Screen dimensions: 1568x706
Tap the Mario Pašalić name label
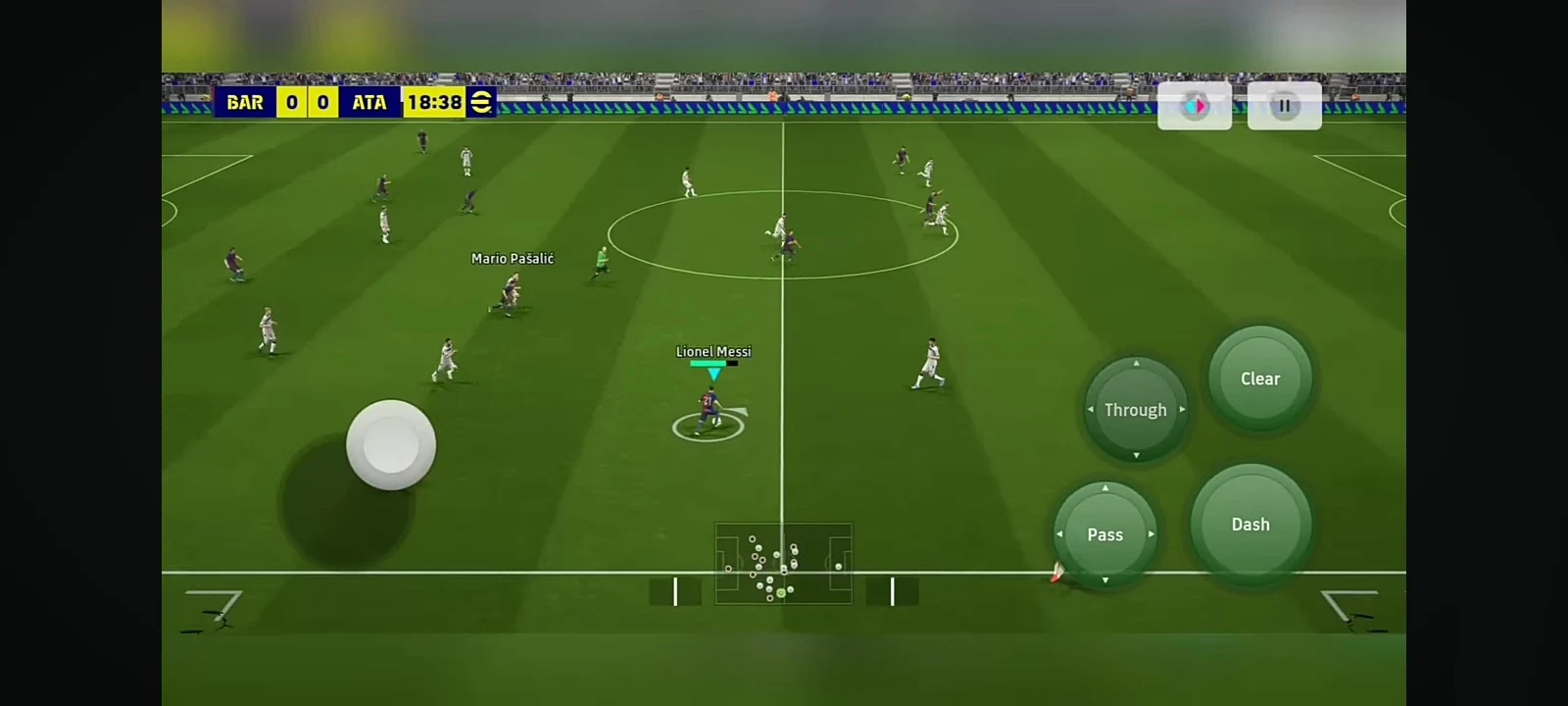(x=512, y=259)
